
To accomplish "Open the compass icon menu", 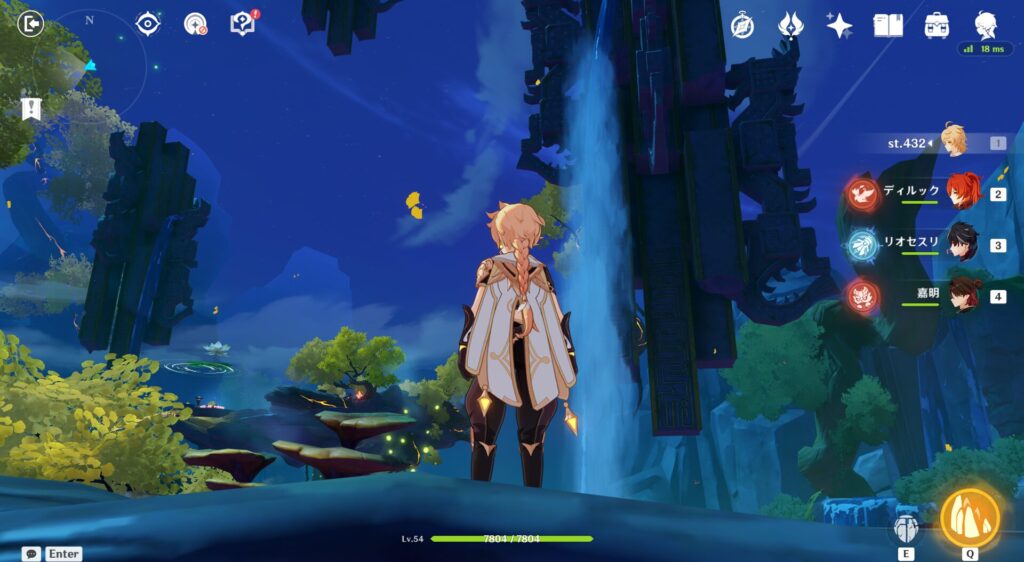I will pyautogui.click(x=742, y=25).
